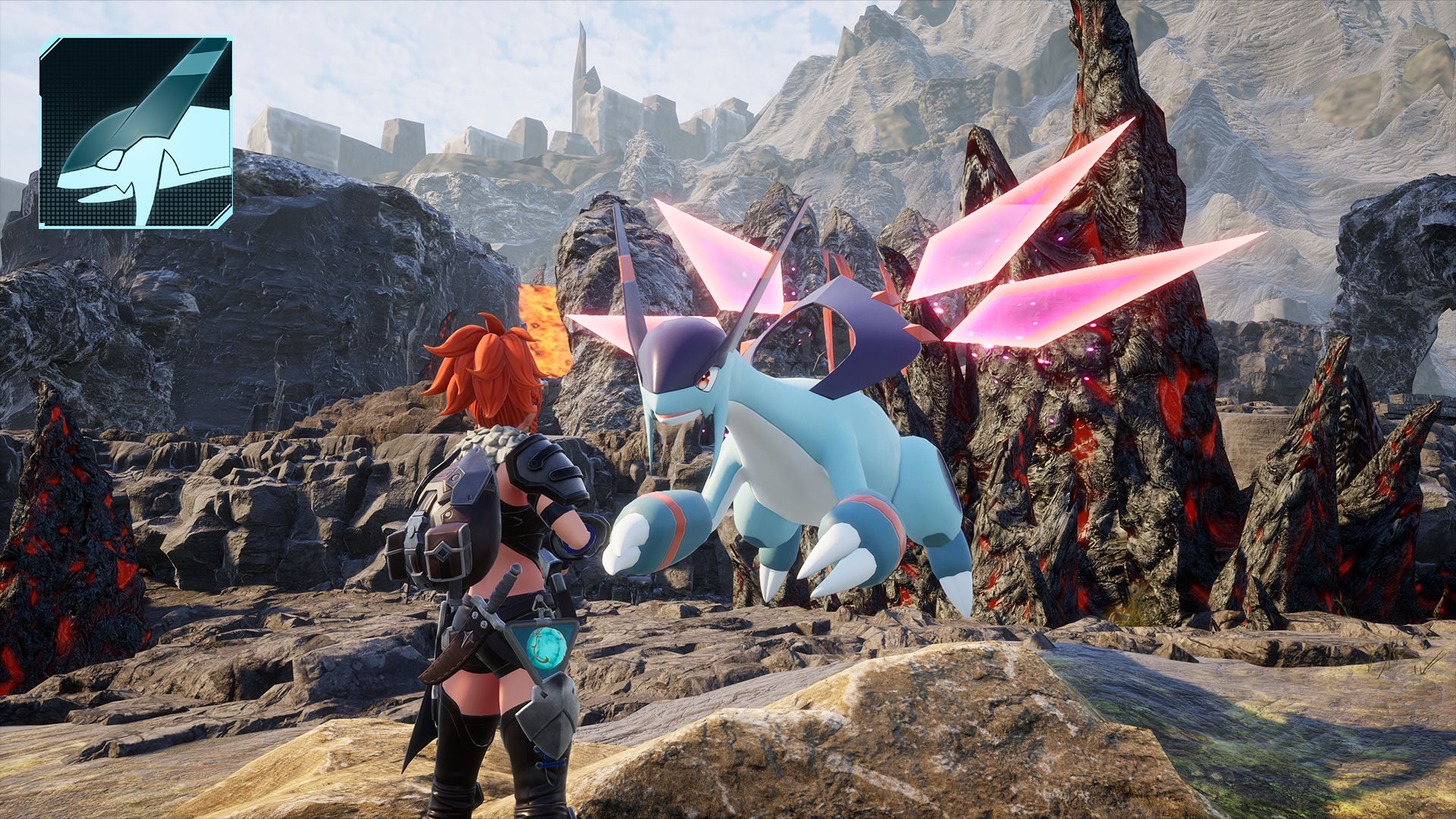Click the creature portrait icon
The height and width of the screenshot is (819, 1456).
tap(136, 133)
